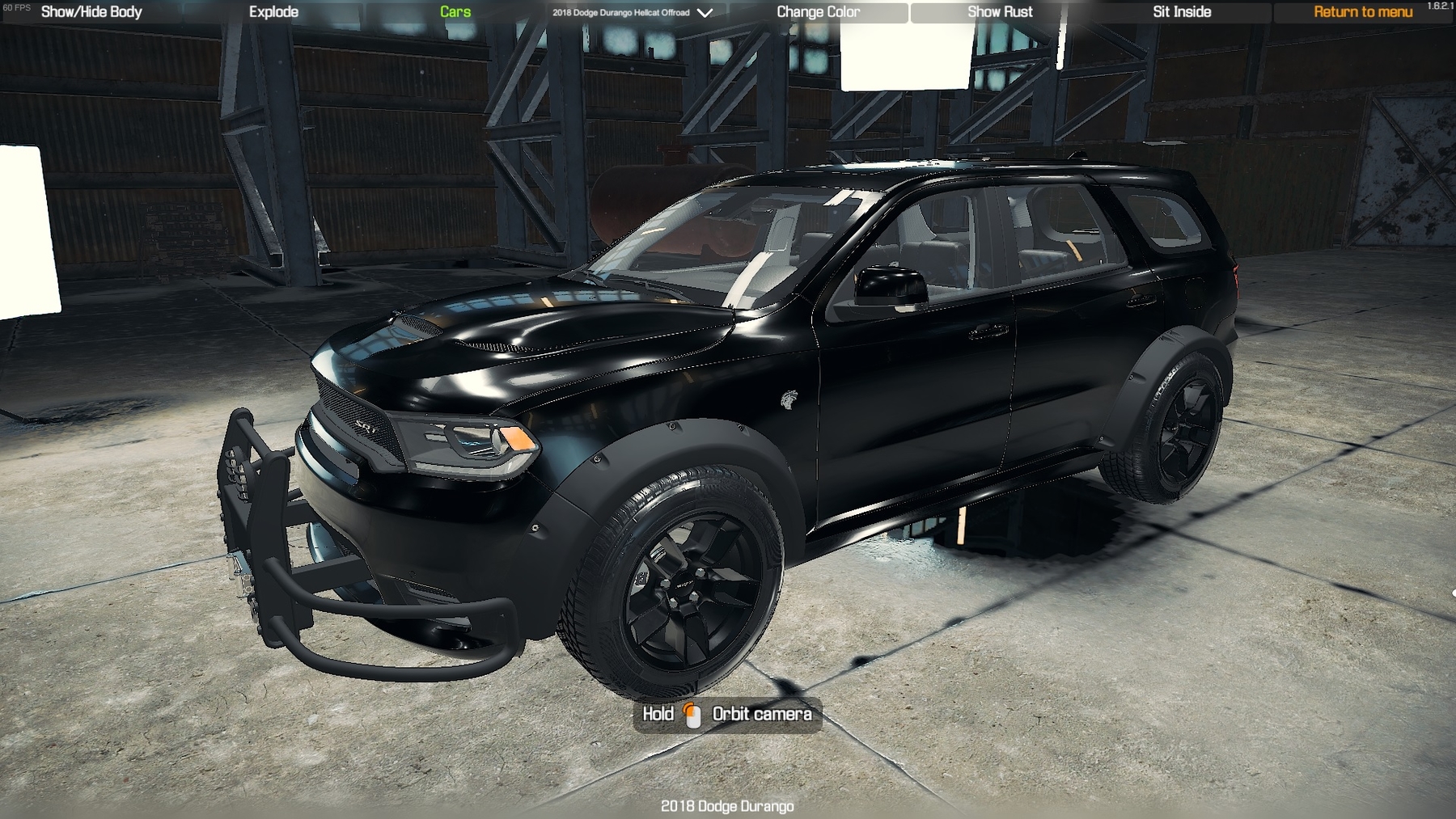Click the green Cars menu label
Screen dimensions: 1456x819
pos(455,11)
